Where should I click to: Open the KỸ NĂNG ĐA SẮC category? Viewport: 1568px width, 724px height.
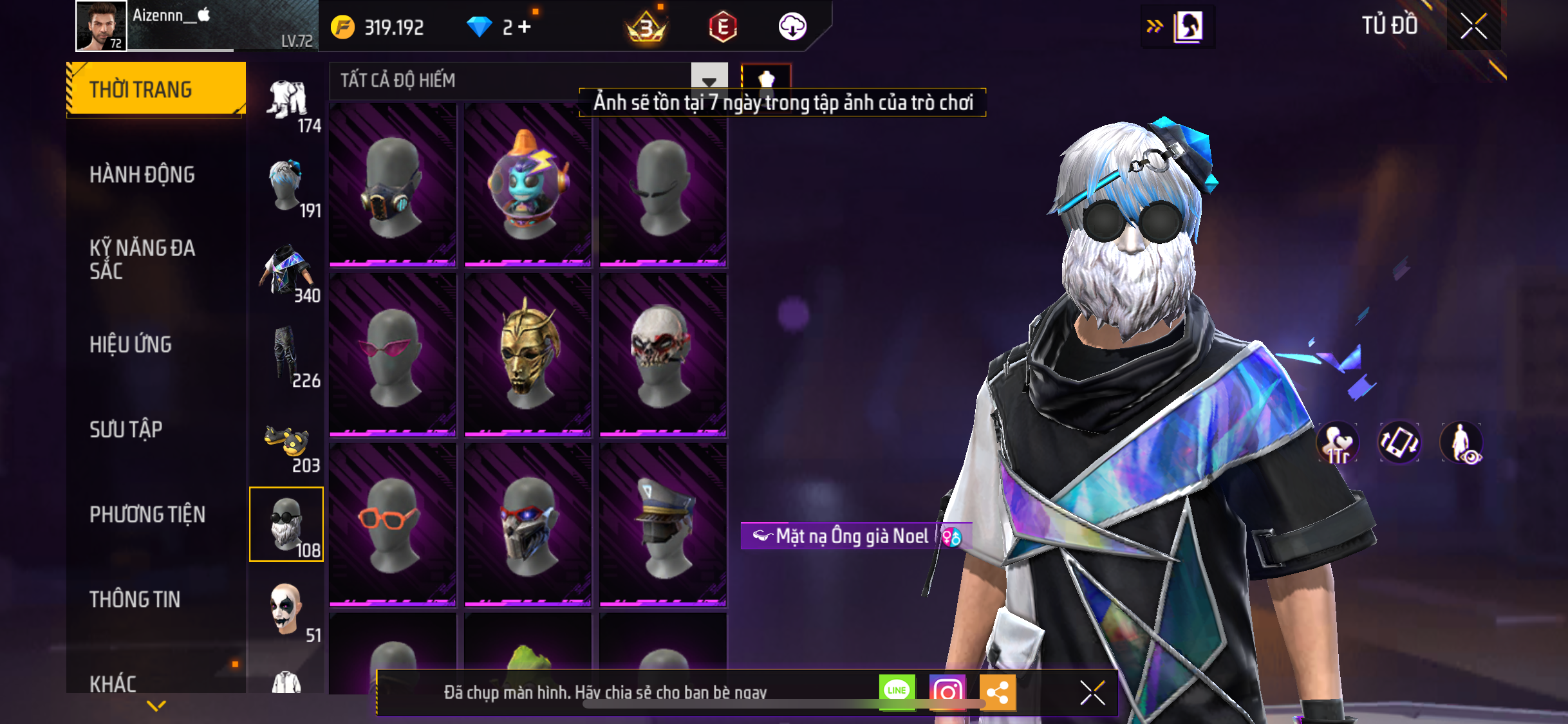click(x=142, y=259)
